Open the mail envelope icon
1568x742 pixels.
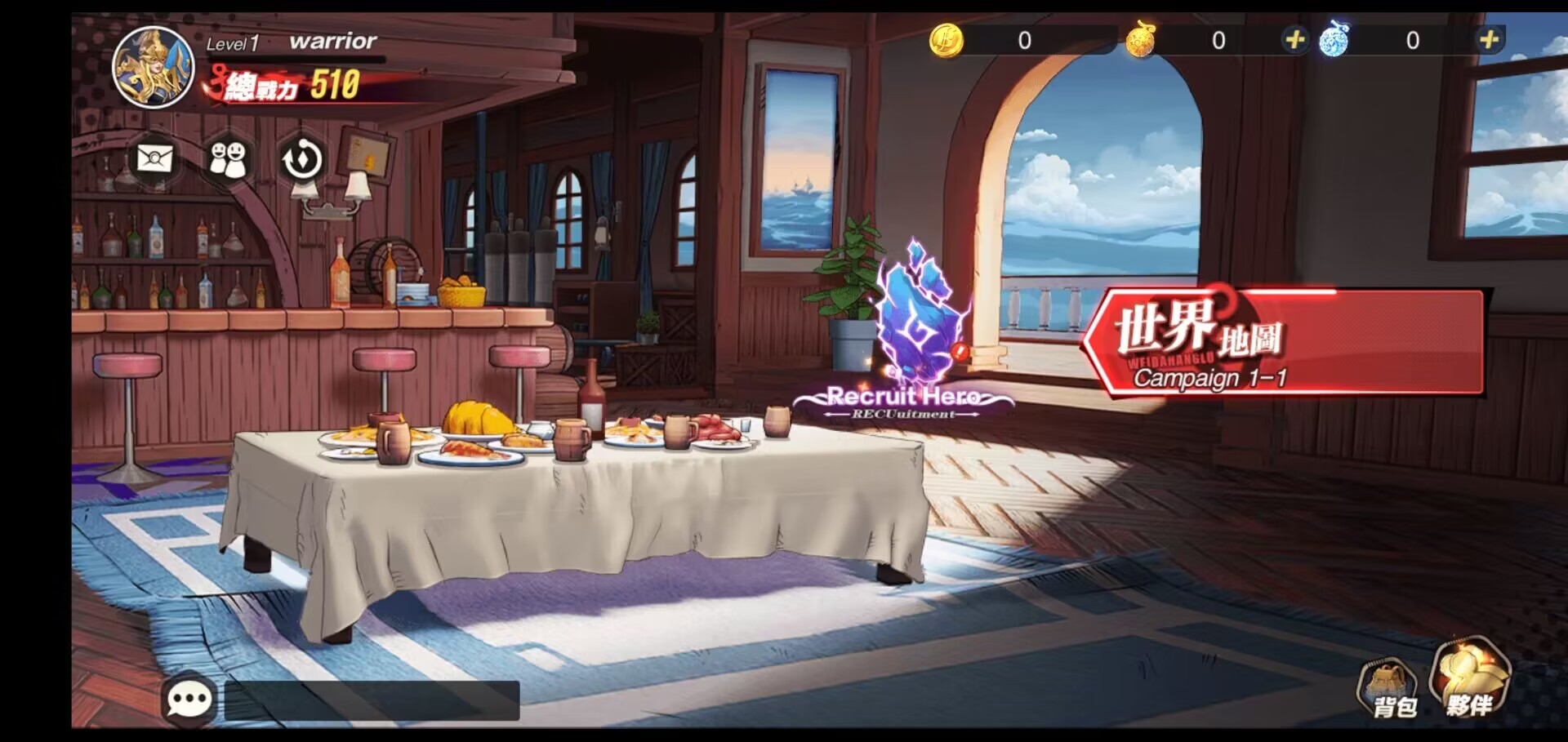(154, 160)
